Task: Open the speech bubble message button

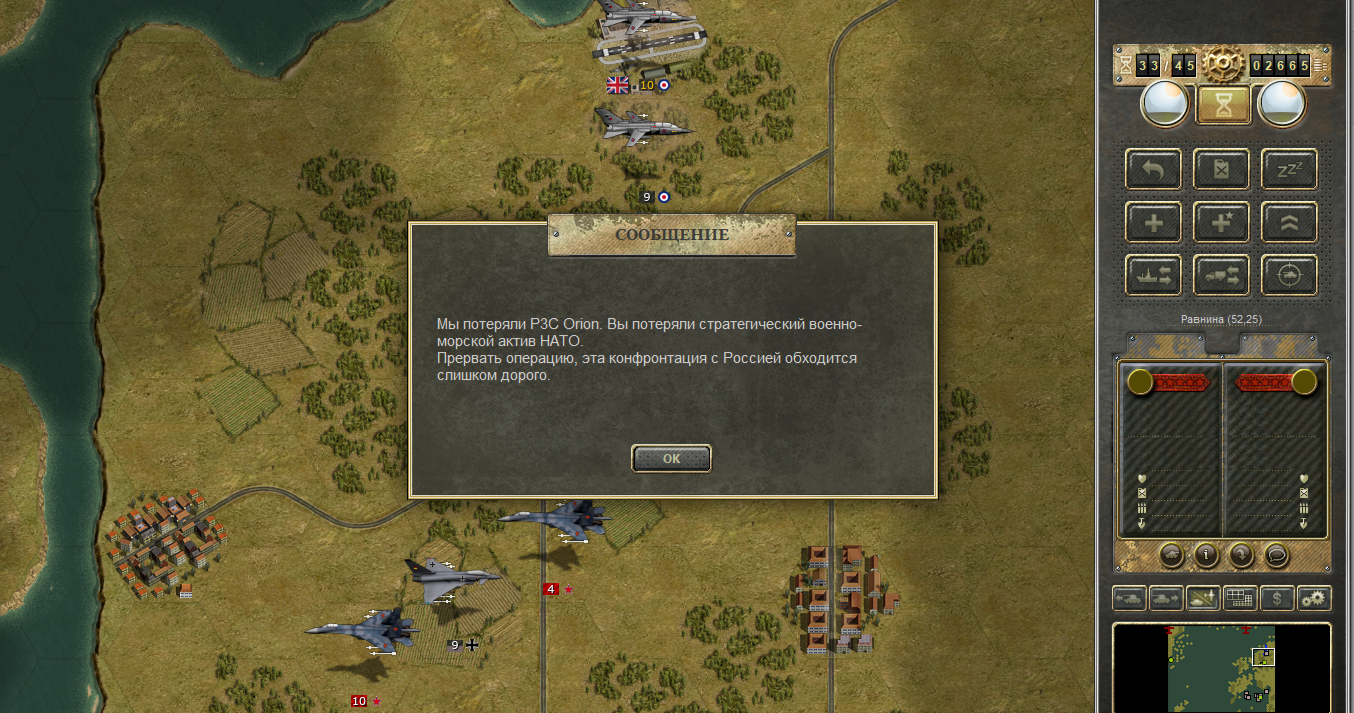Action: [x=1275, y=554]
